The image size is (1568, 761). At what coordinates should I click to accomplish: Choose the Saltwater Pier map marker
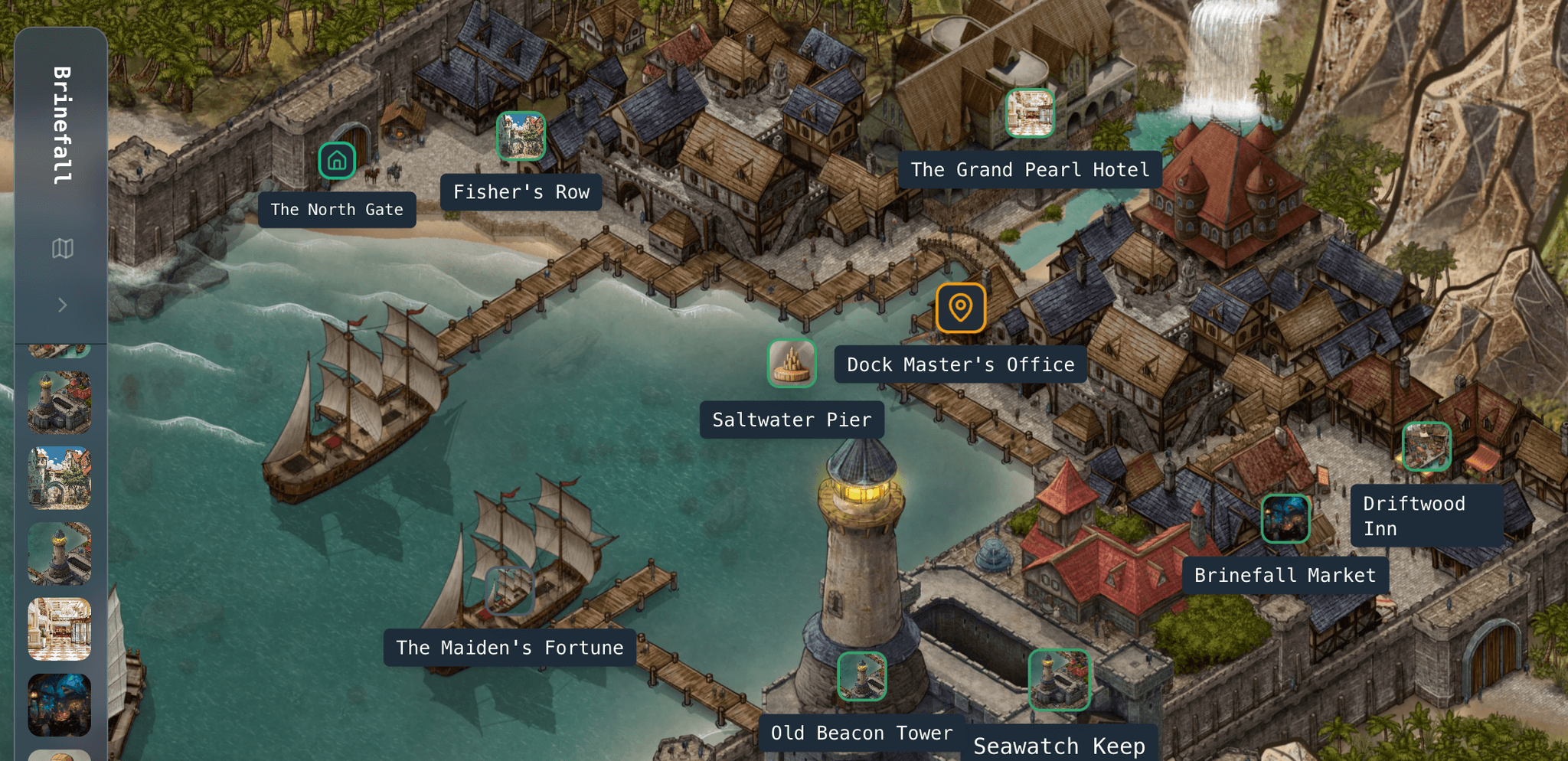coord(792,363)
